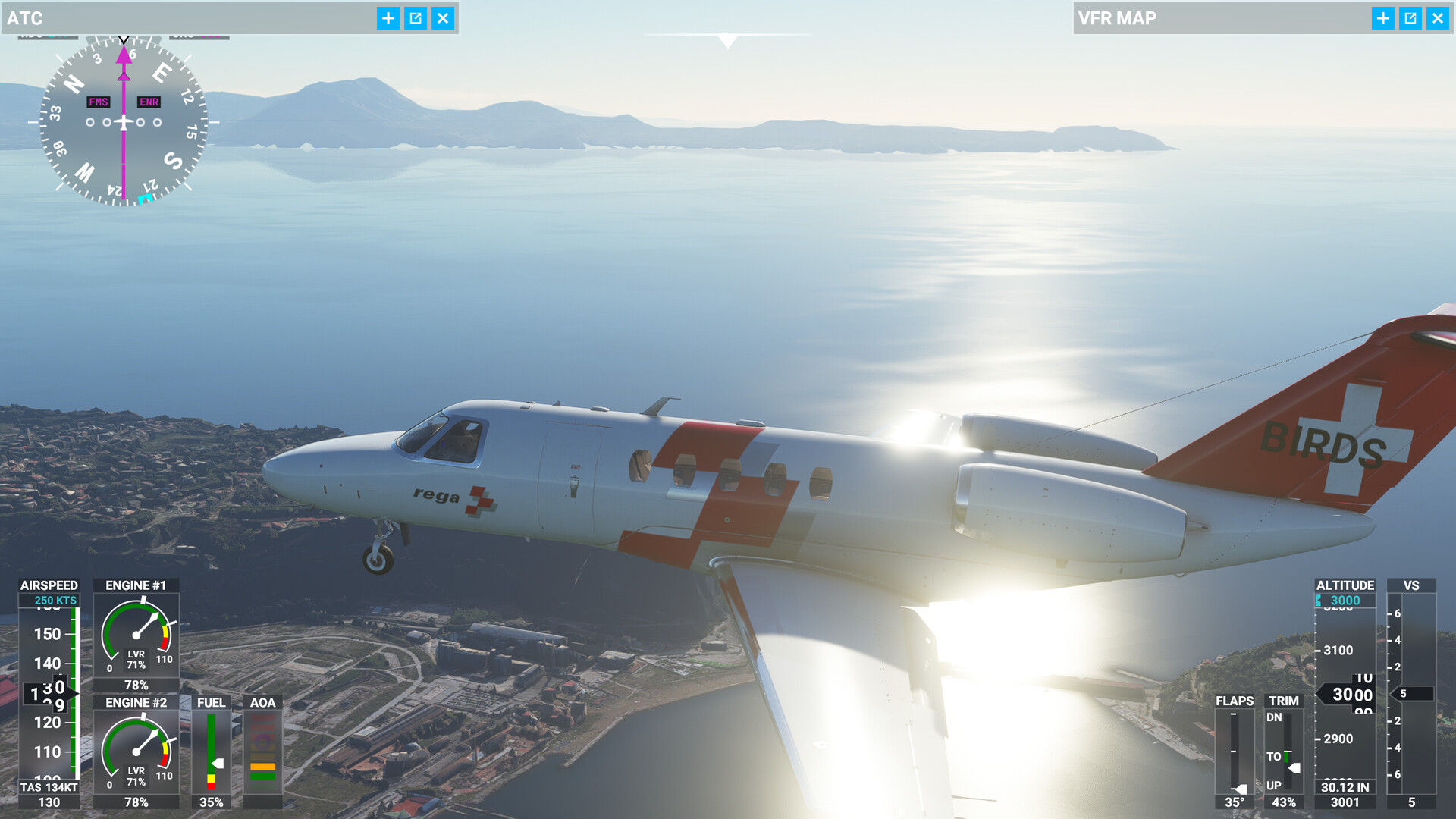Pop out the VFR MAP window

click(x=1410, y=18)
